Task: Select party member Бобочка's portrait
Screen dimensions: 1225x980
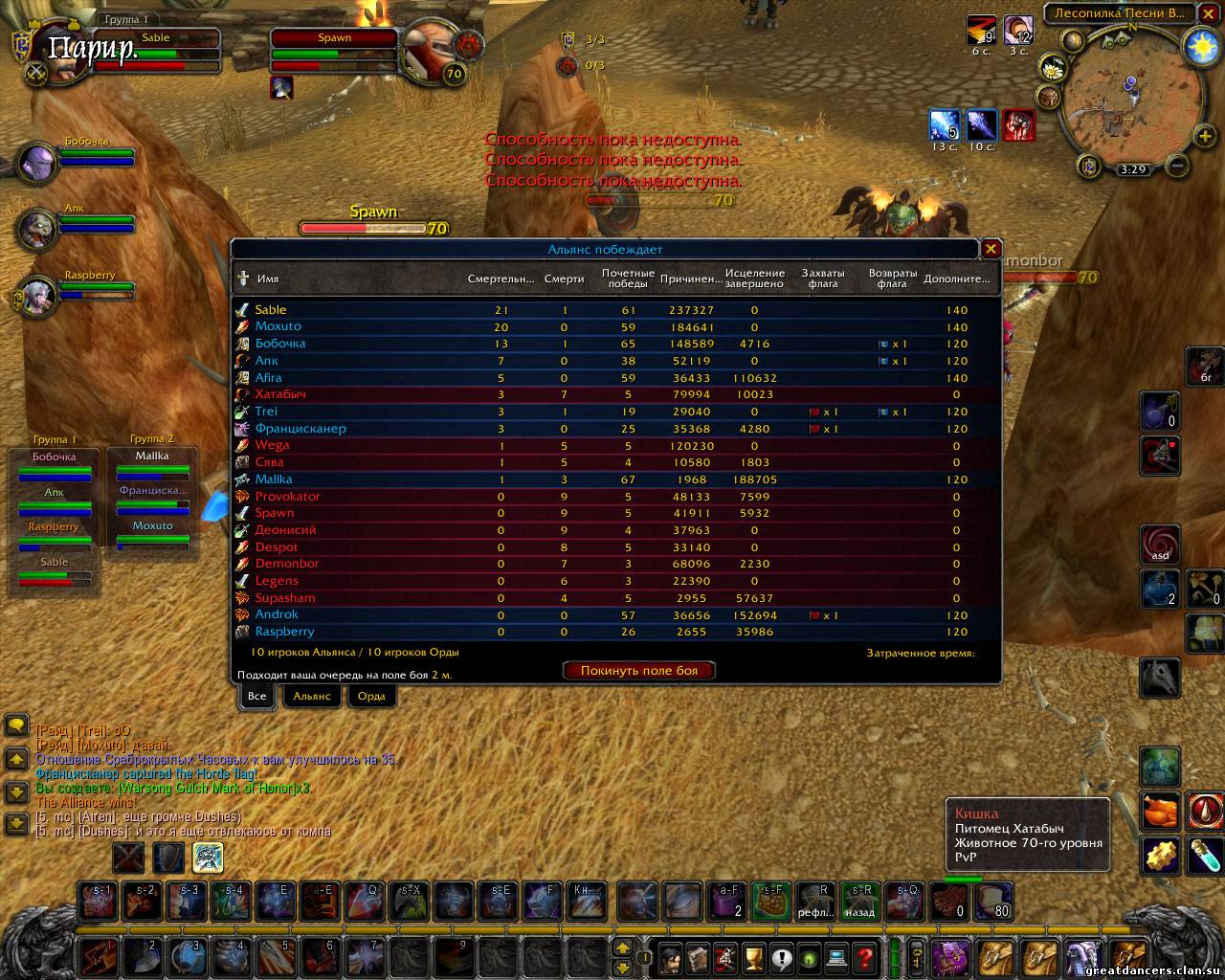Action: (x=38, y=161)
